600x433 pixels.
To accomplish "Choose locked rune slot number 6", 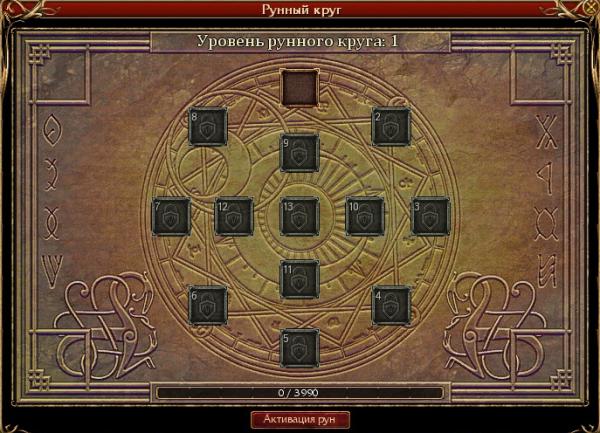I will point(208,305).
